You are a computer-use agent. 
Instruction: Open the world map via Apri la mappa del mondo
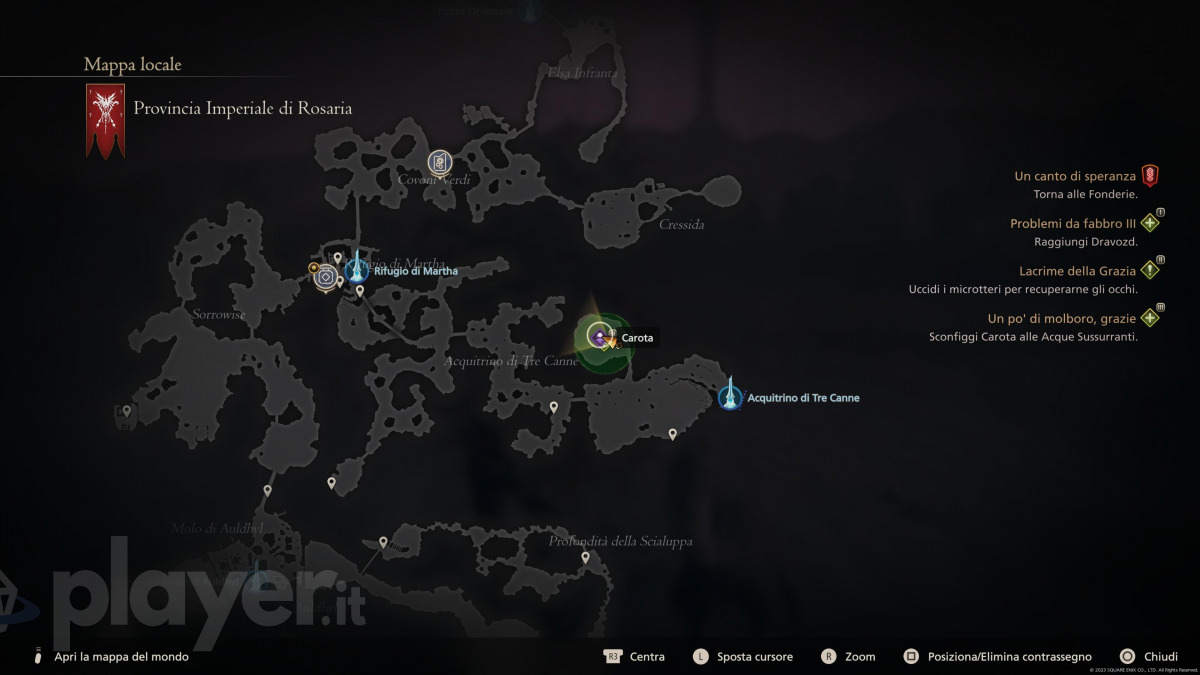click(x=121, y=657)
